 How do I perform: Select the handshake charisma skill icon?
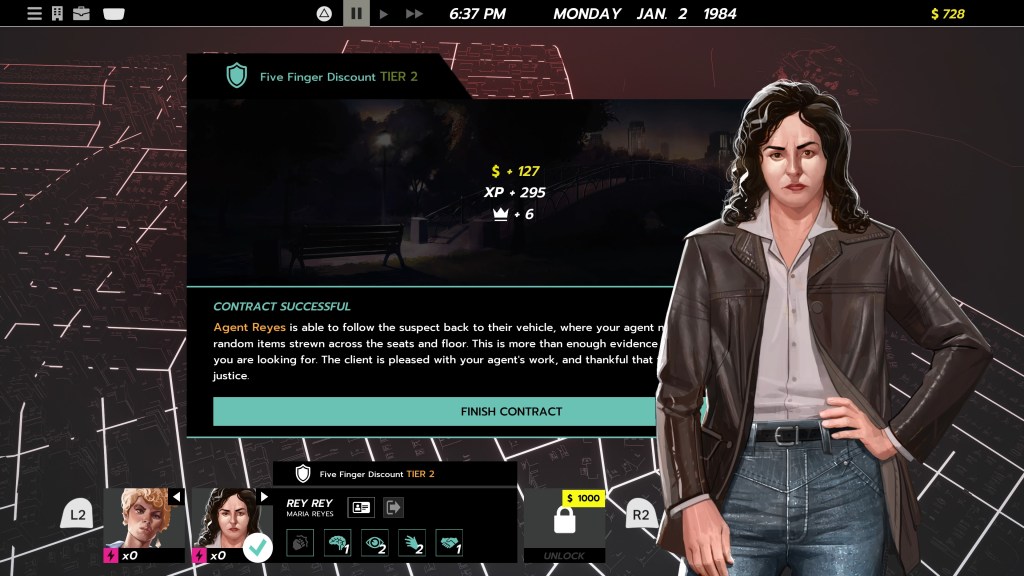click(449, 543)
